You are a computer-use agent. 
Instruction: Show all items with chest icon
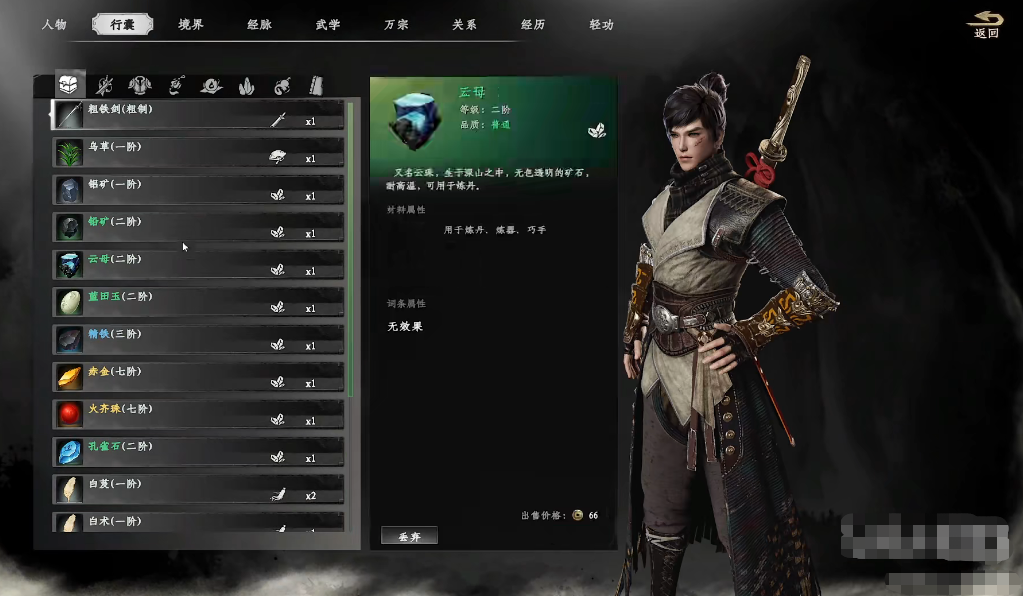point(69,85)
